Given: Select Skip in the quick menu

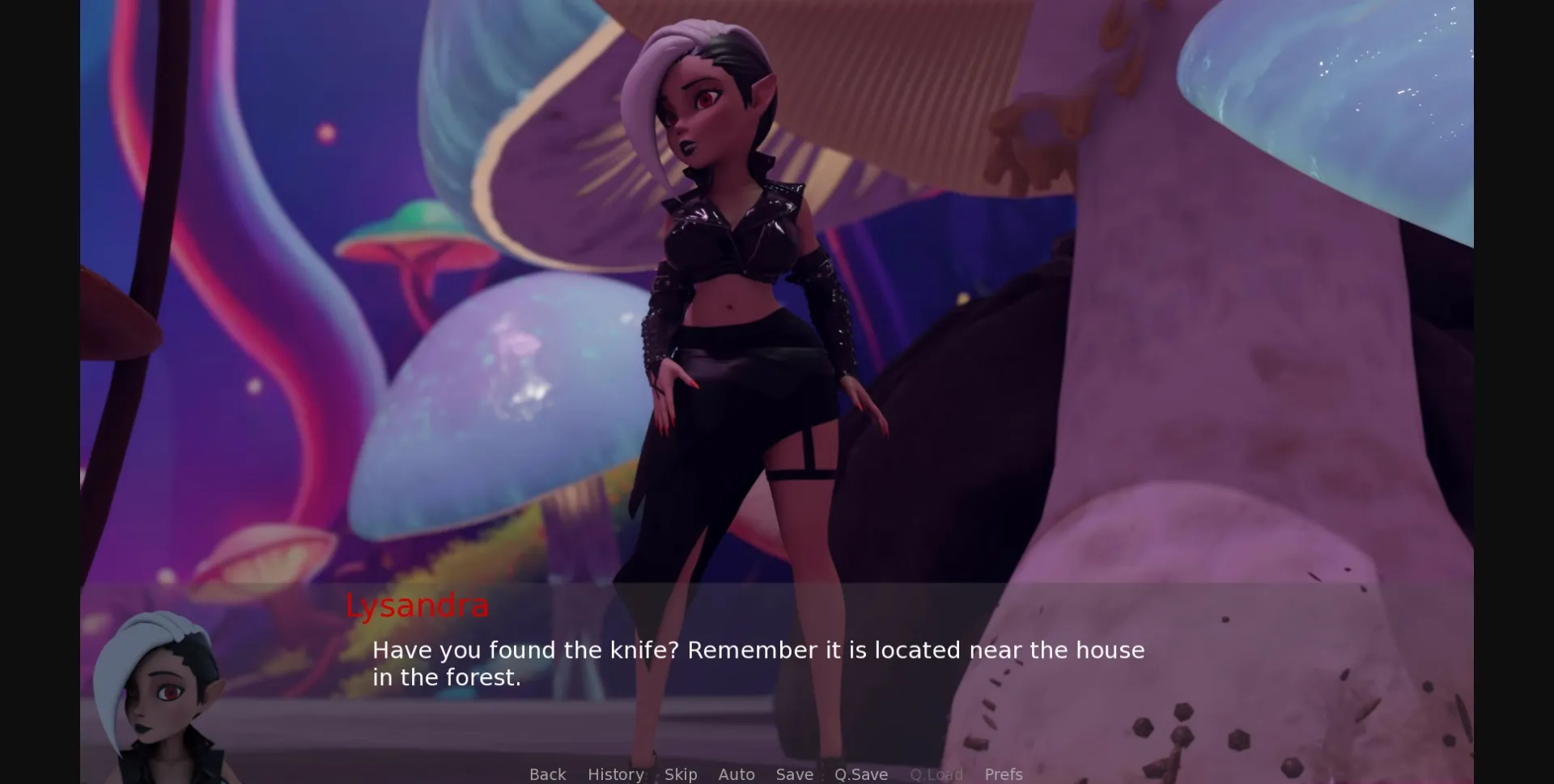Looking at the screenshot, I should pyautogui.click(x=680, y=774).
